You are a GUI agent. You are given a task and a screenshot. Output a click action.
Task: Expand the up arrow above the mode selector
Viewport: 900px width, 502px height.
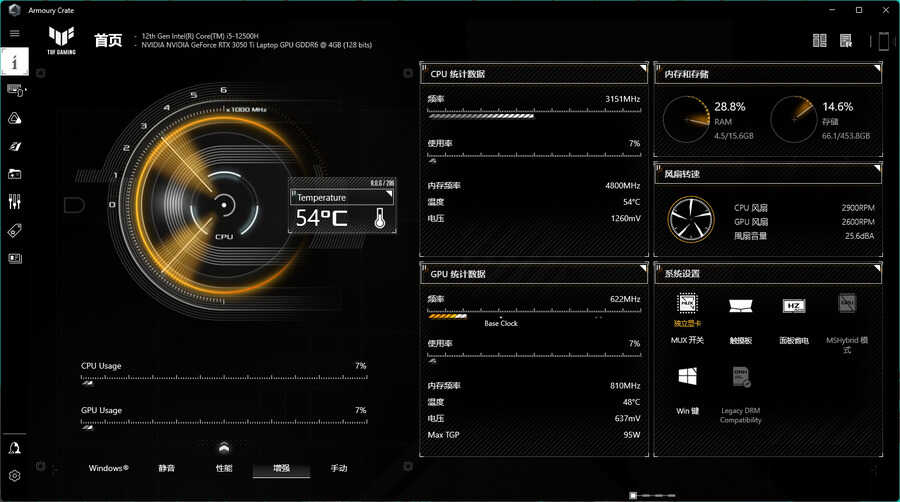[x=224, y=447]
